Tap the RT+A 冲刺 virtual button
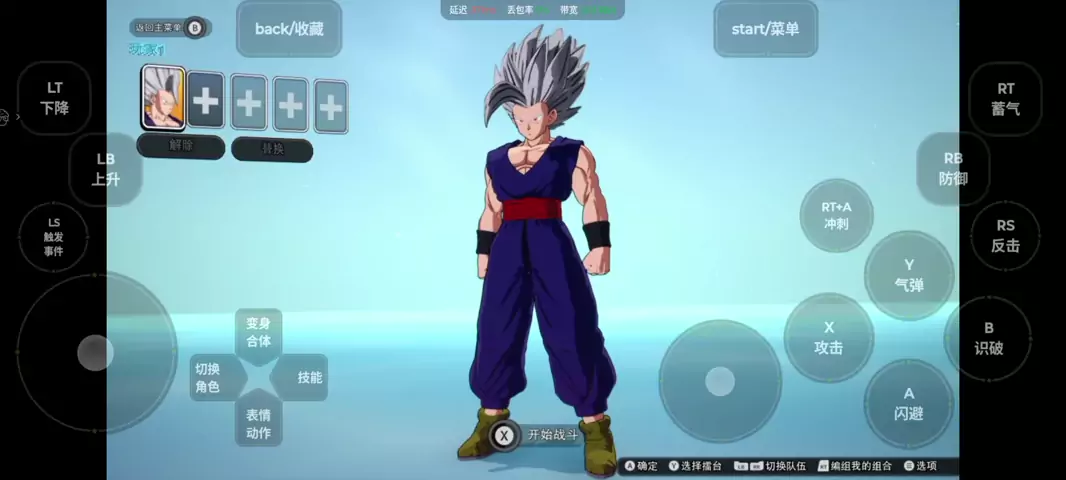The width and height of the screenshot is (1066, 480). click(836, 215)
